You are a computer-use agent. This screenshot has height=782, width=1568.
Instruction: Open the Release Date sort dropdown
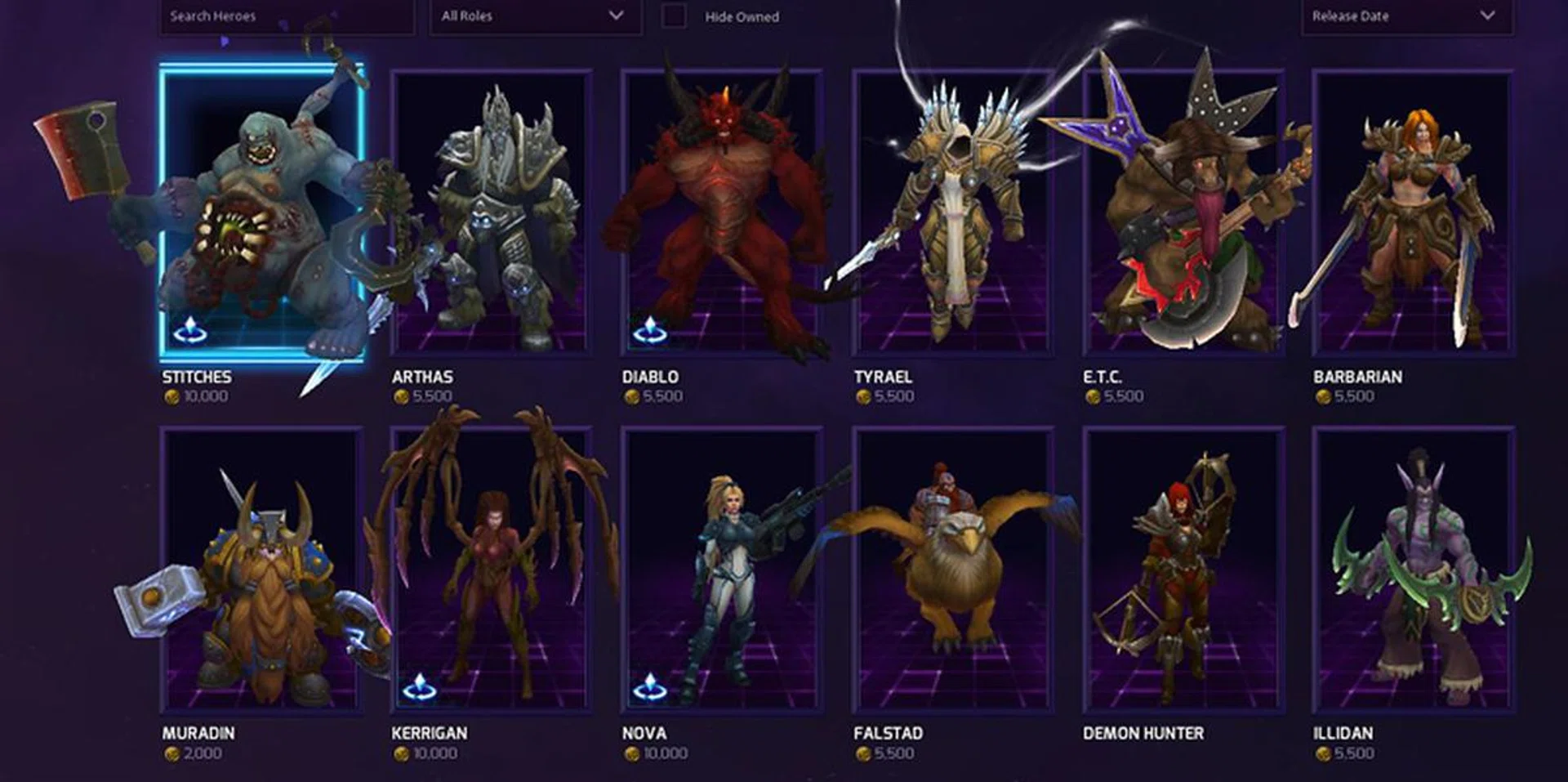click(1405, 16)
